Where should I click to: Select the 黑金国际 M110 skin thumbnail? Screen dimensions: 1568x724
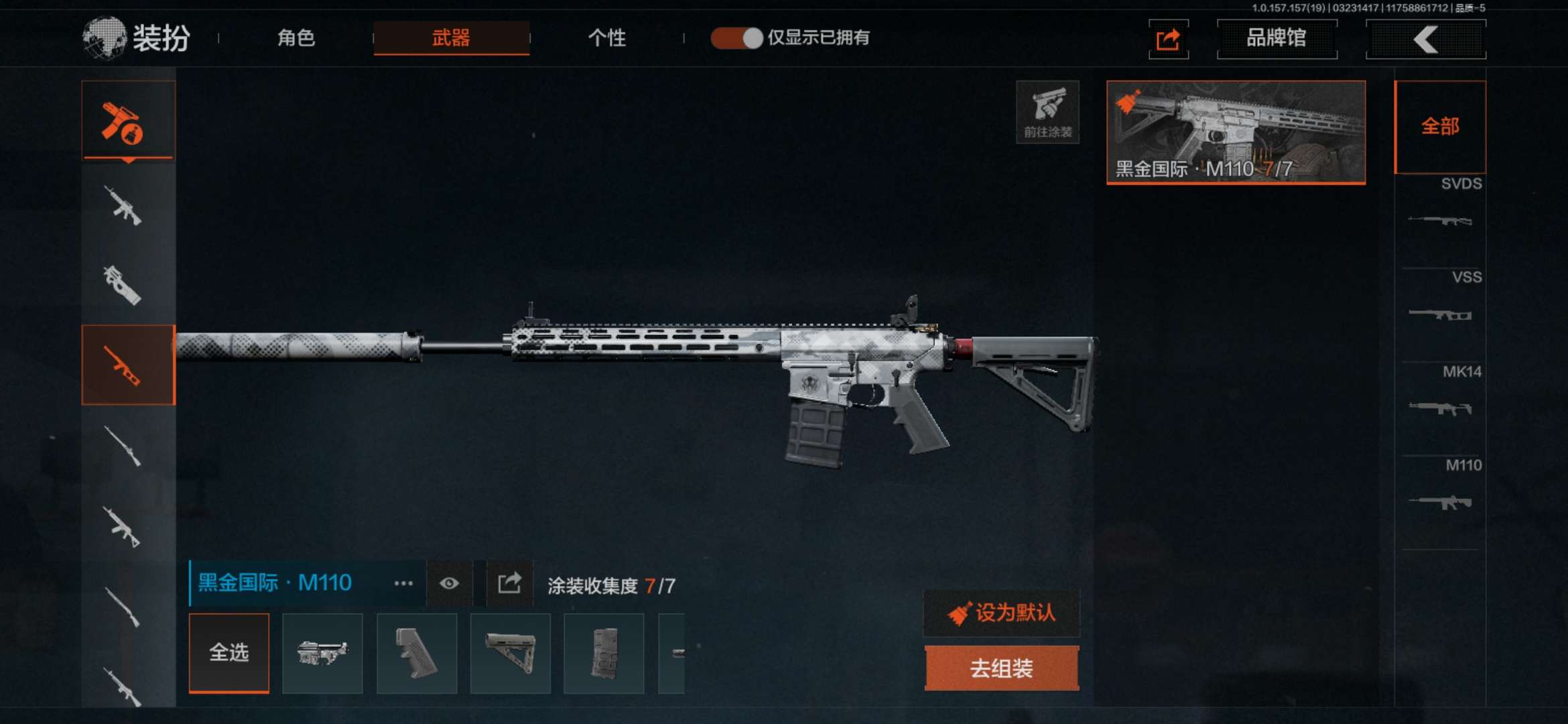coord(1236,132)
